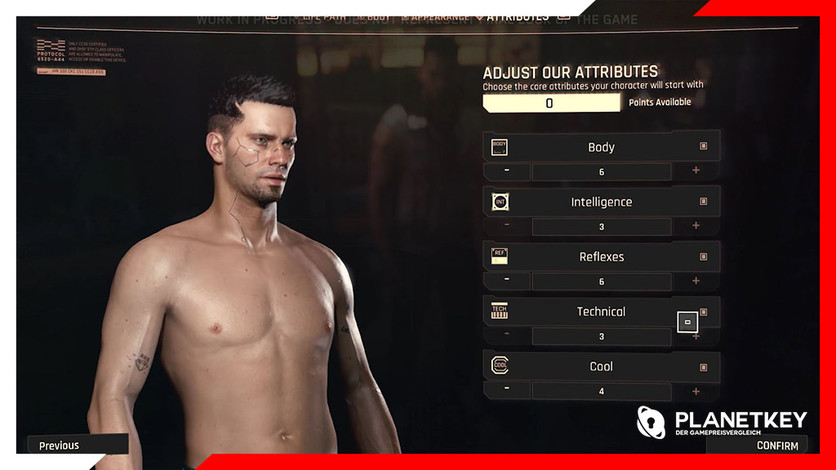Click the plus button under Technical
836x470 pixels.
[696, 336]
